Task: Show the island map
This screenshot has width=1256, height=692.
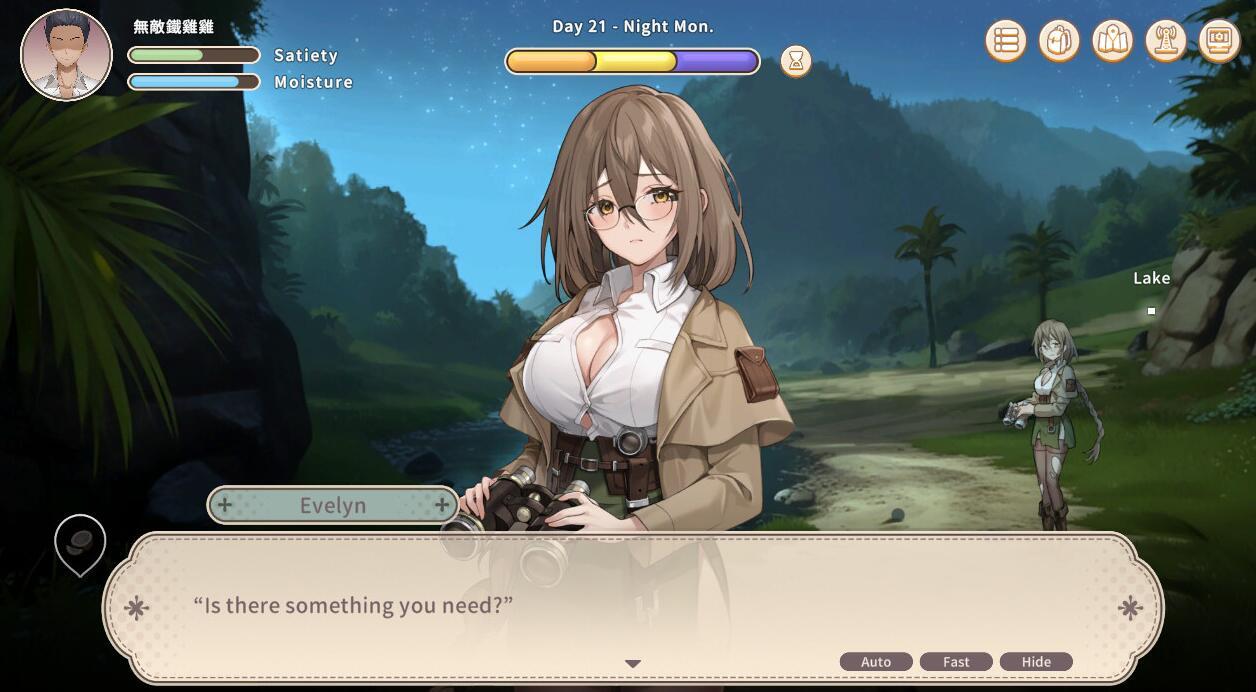Action: pyautogui.click(x=1112, y=41)
